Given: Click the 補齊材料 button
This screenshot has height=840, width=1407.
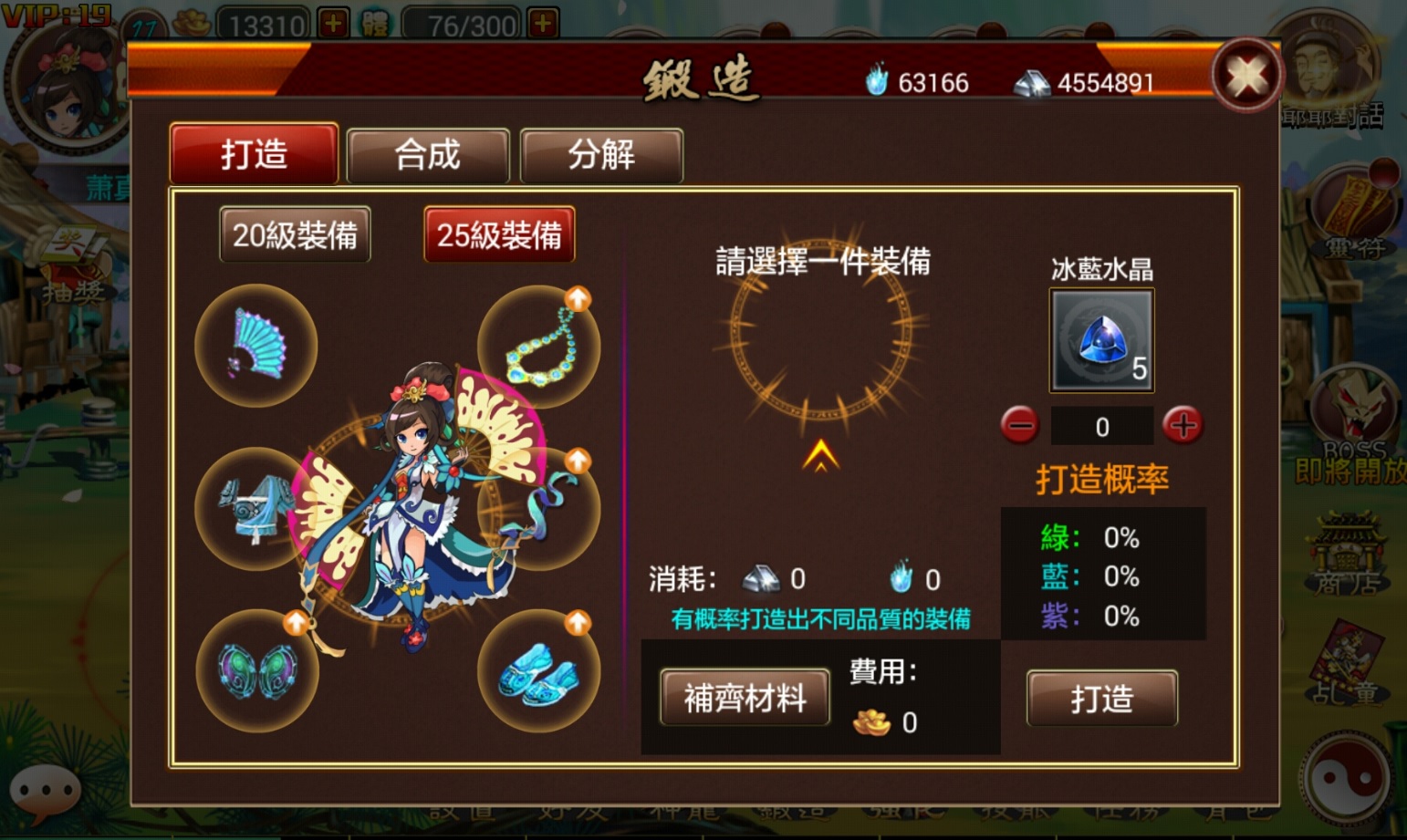Looking at the screenshot, I should point(745,698).
